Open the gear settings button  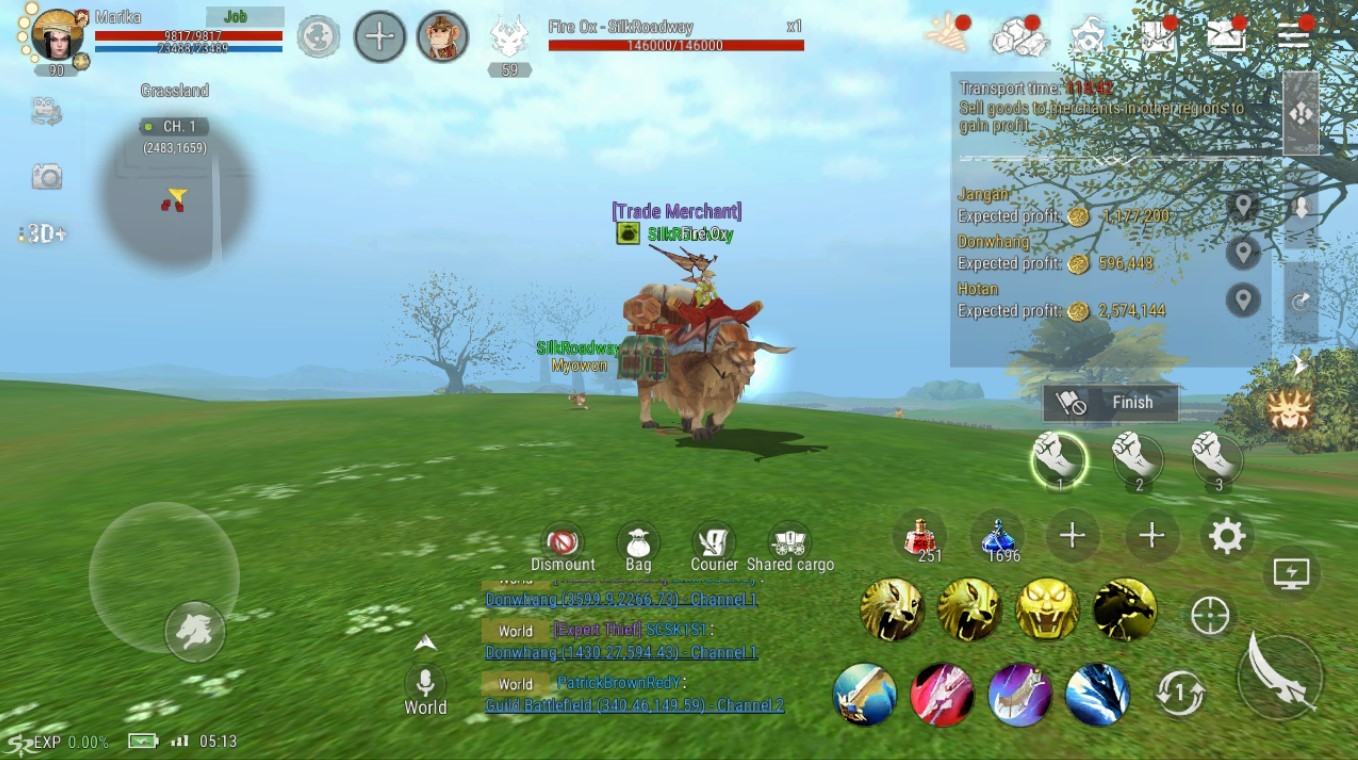coord(1227,537)
